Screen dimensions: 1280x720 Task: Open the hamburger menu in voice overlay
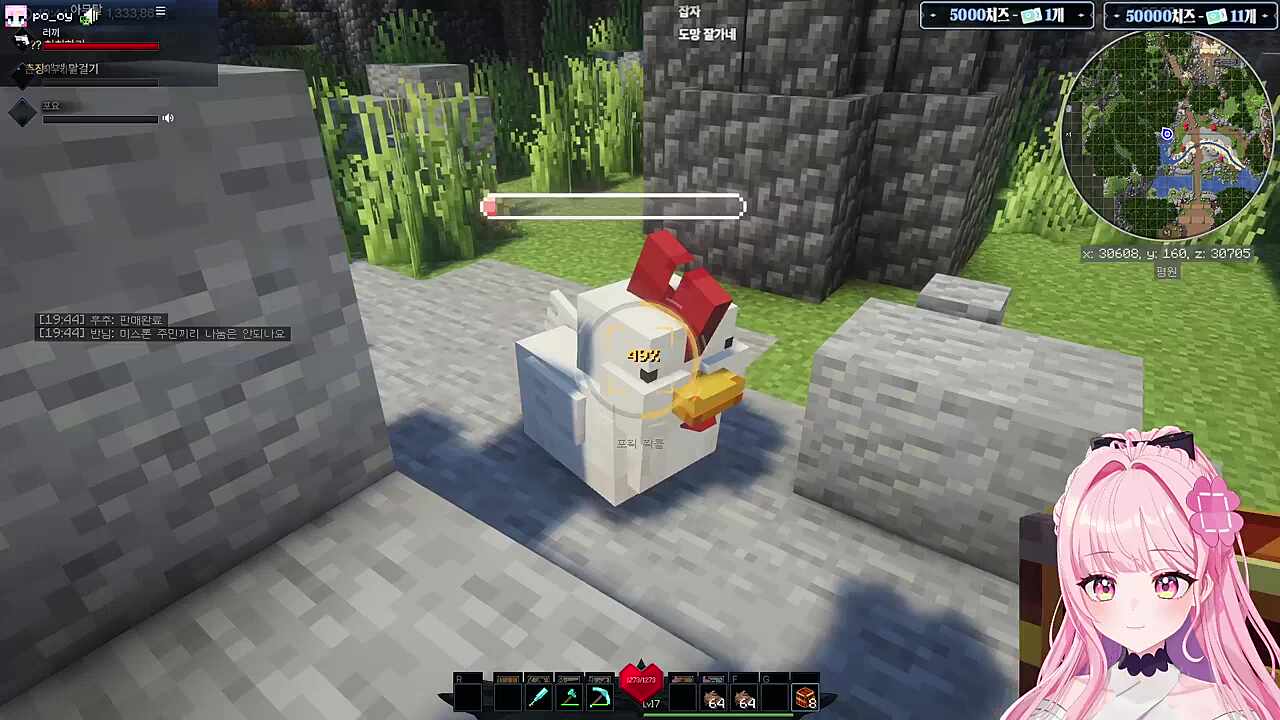[160, 12]
